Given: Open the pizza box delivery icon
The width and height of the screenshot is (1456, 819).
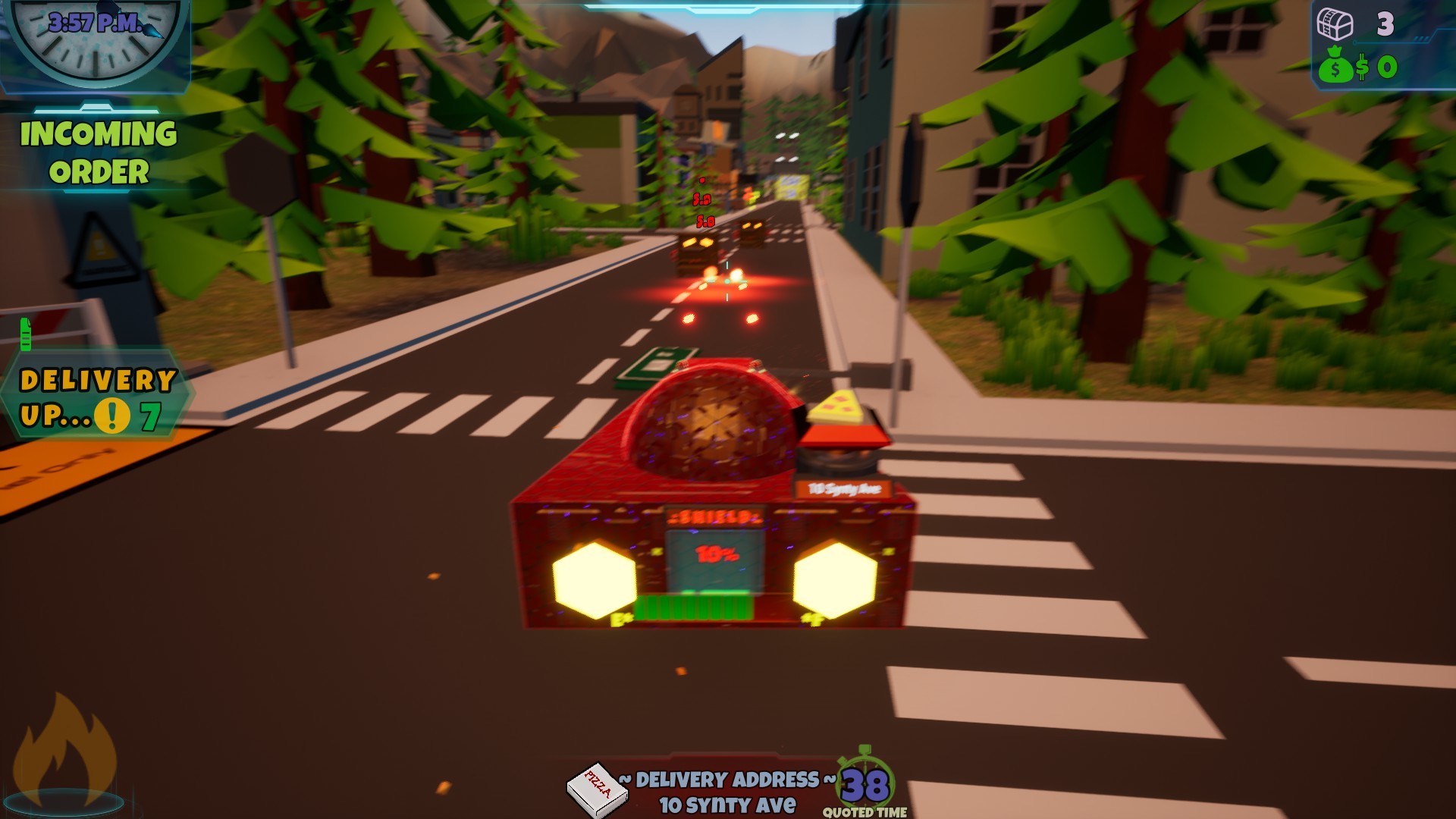Looking at the screenshot, I should coord(597,786).
